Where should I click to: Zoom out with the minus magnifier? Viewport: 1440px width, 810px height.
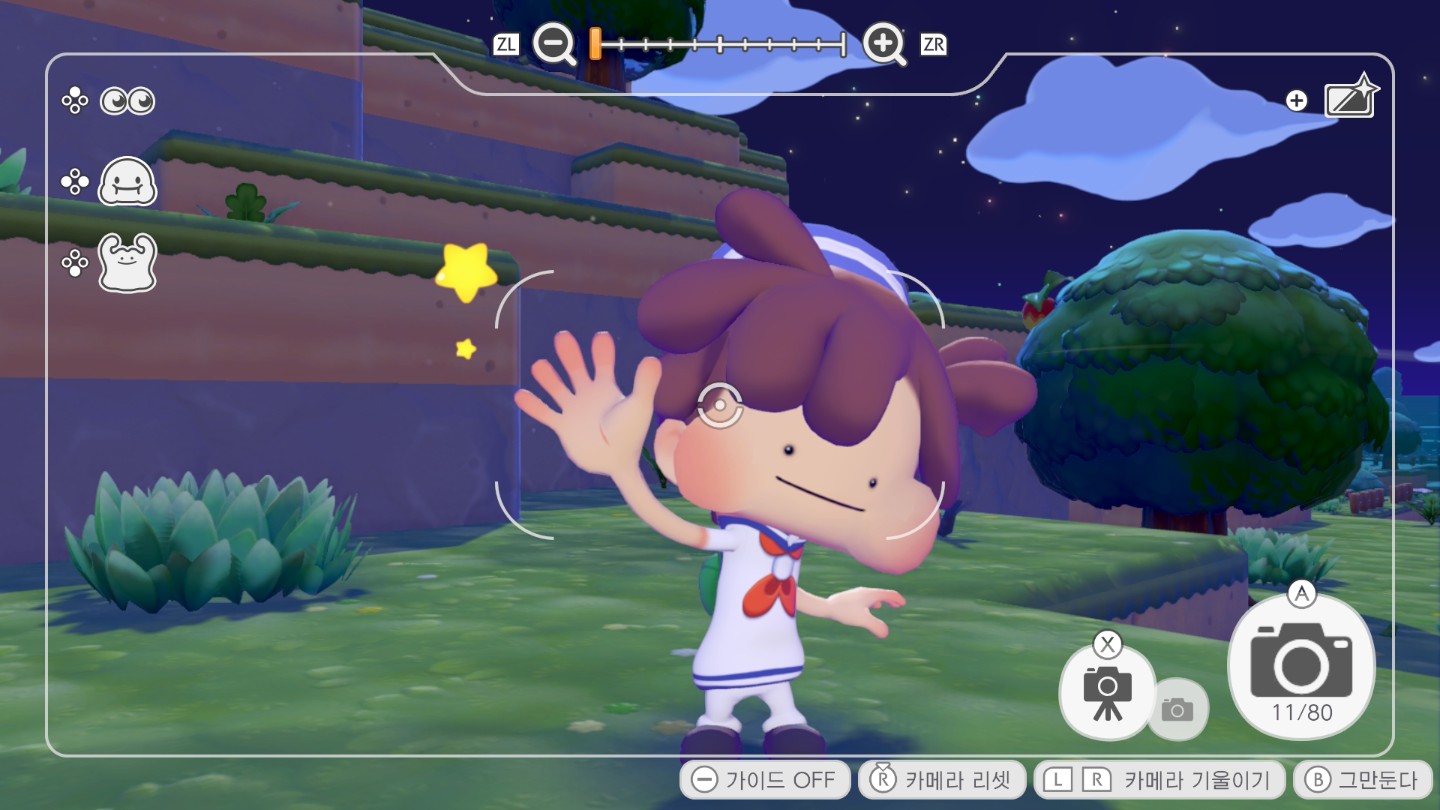(553, 44)
